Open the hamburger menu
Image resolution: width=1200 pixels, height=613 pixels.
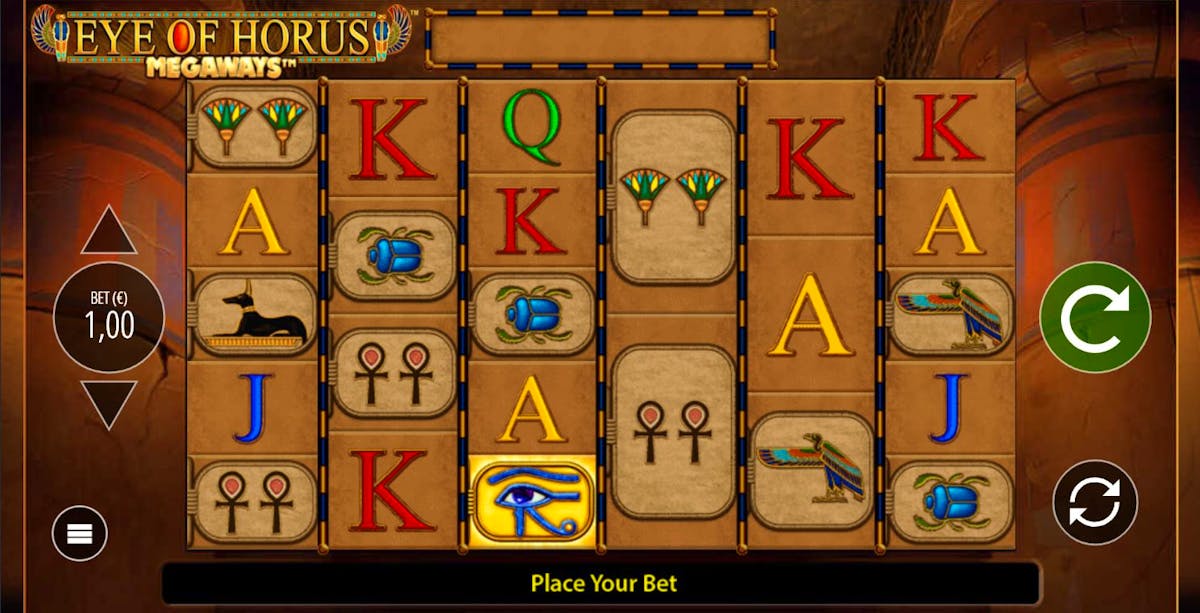point(80,533)
